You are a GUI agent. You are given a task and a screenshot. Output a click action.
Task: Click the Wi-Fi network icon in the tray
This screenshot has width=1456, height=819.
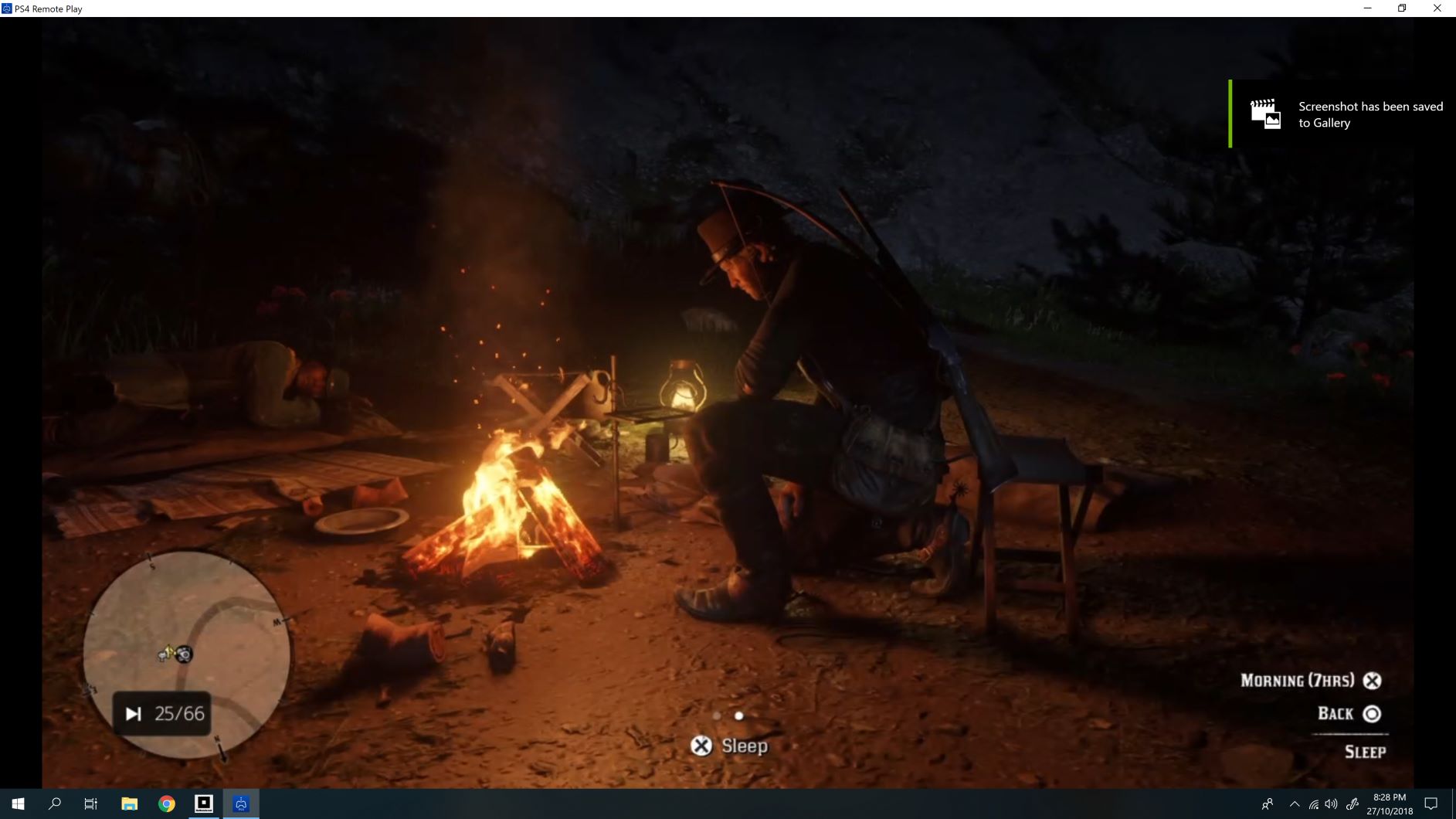1315,803
